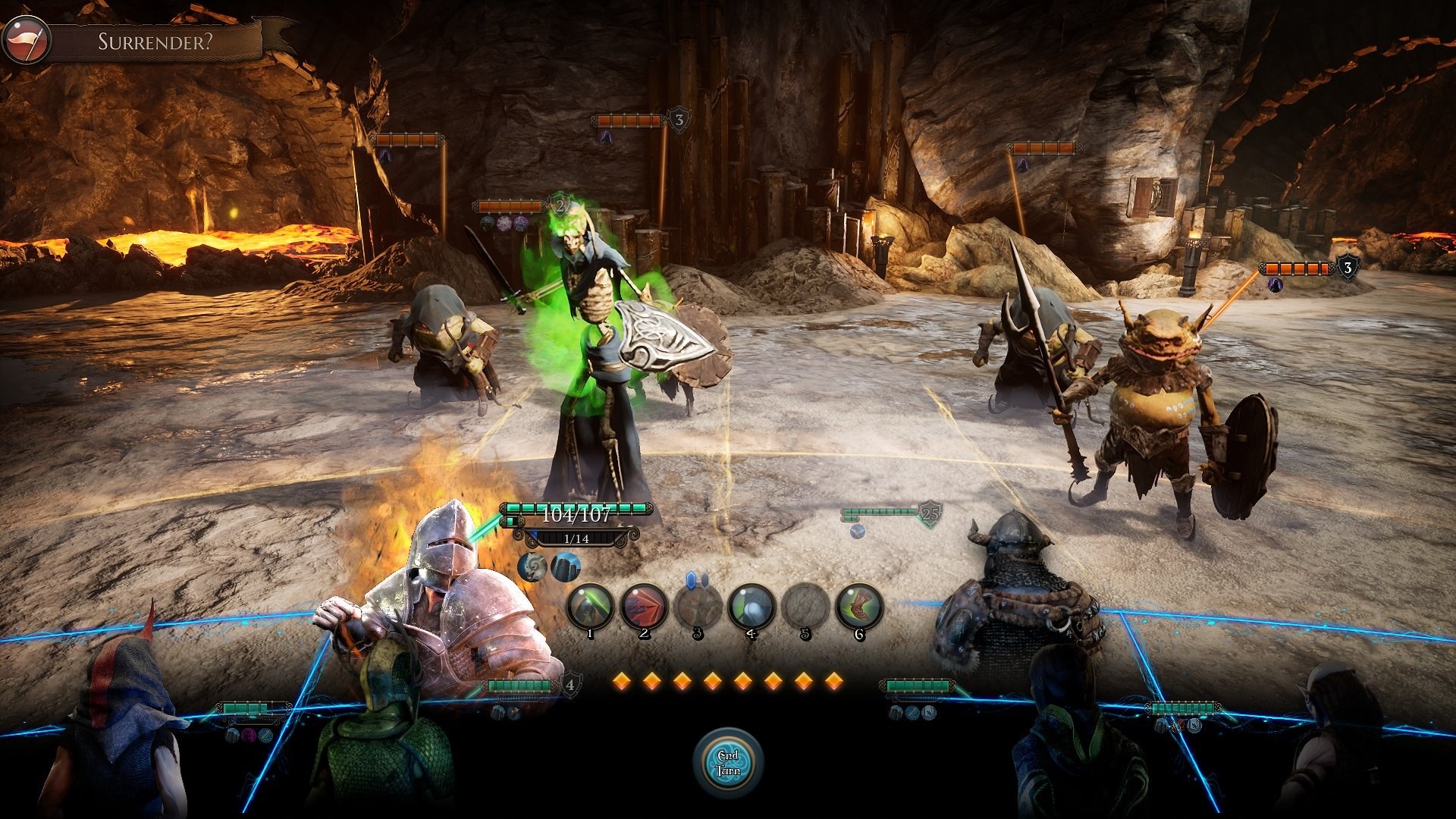Toggle the blue mana gem above ability slot 3

coord(691,579)
